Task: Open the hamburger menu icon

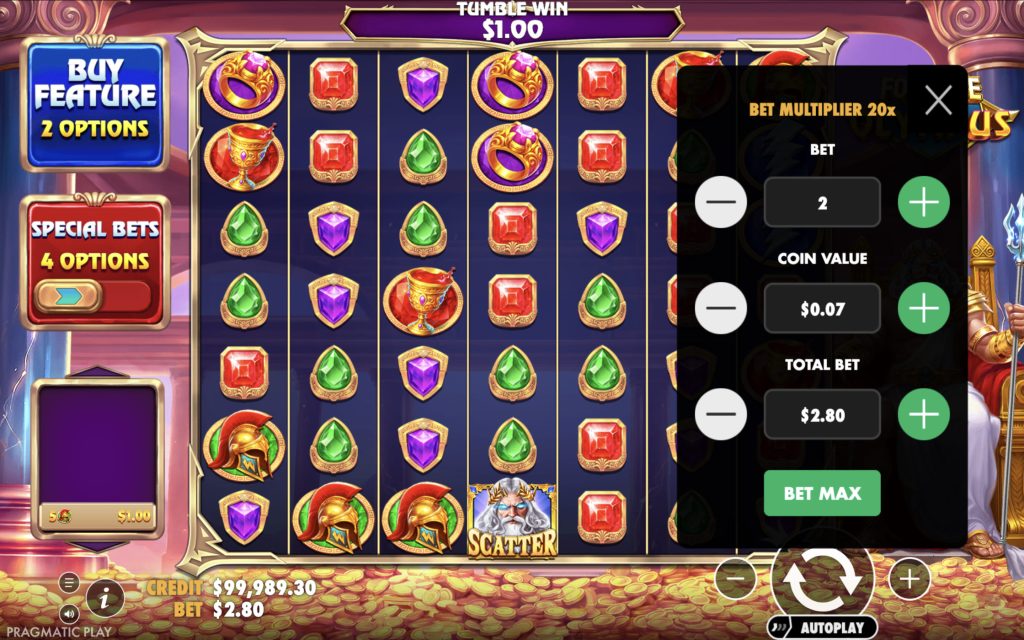Action: [x=69, y=582]
